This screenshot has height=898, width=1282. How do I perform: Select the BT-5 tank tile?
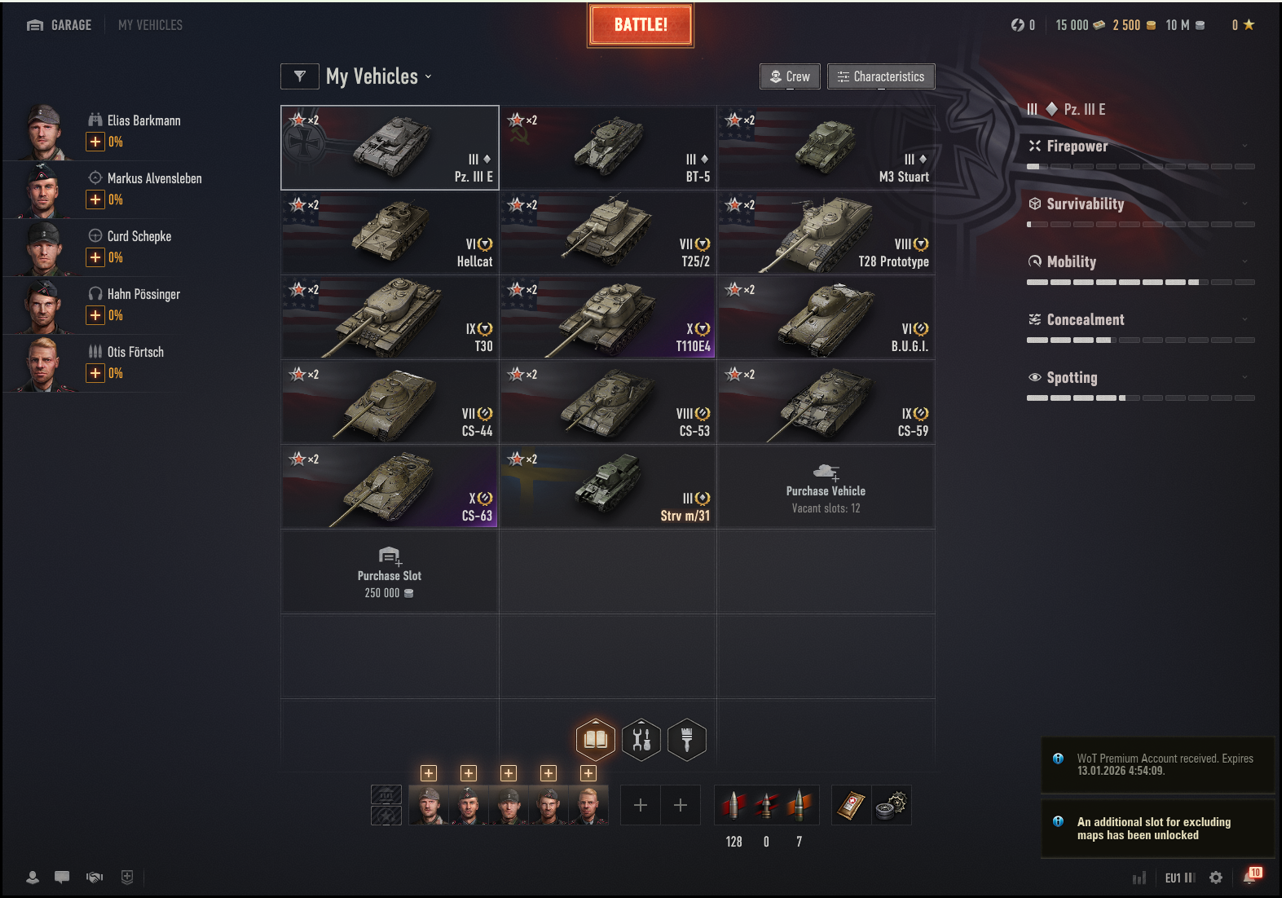click(x=608, y=148)
